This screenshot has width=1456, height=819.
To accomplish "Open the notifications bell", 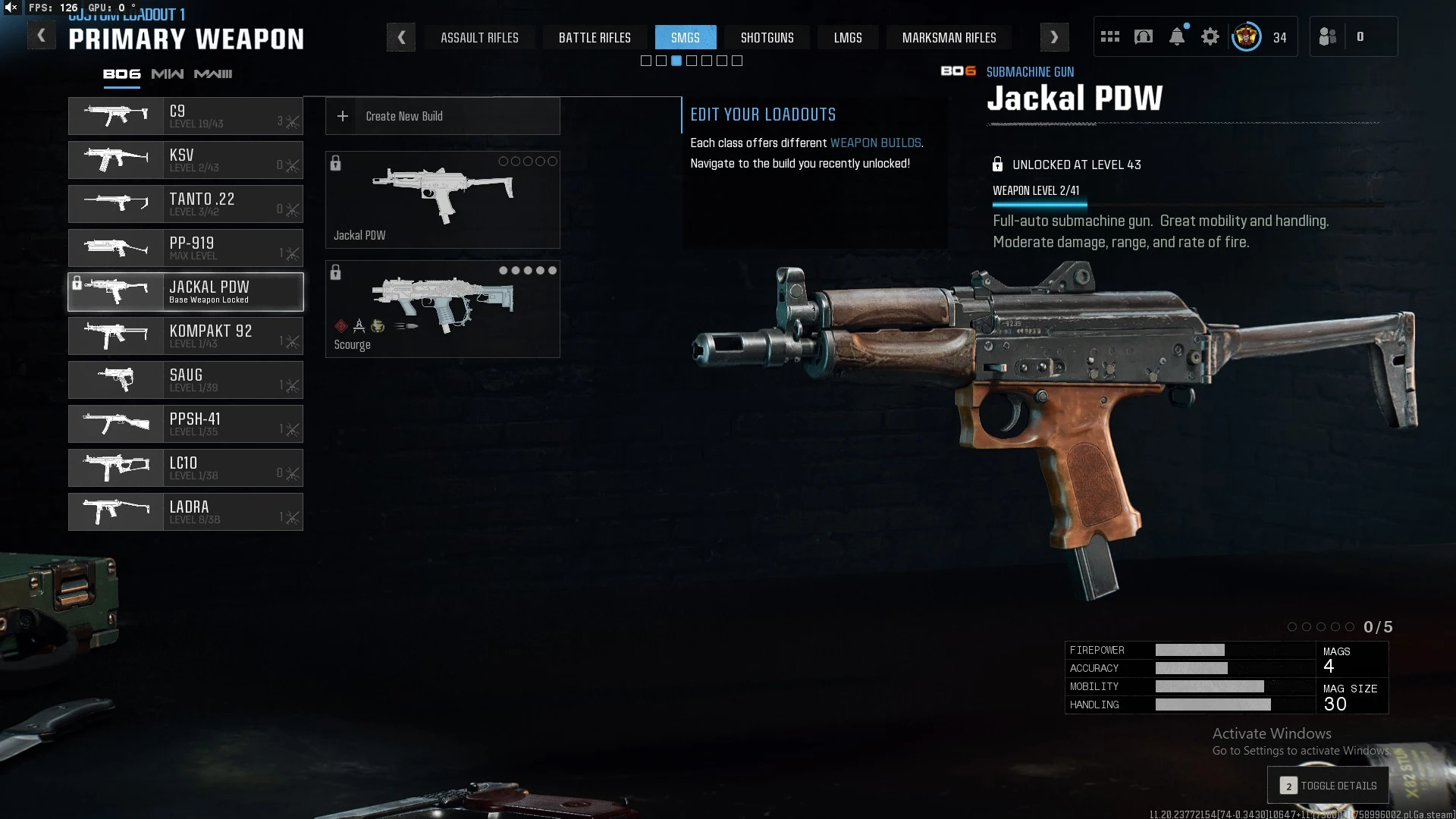I will pyautogui.click(x=1177, y=36).
